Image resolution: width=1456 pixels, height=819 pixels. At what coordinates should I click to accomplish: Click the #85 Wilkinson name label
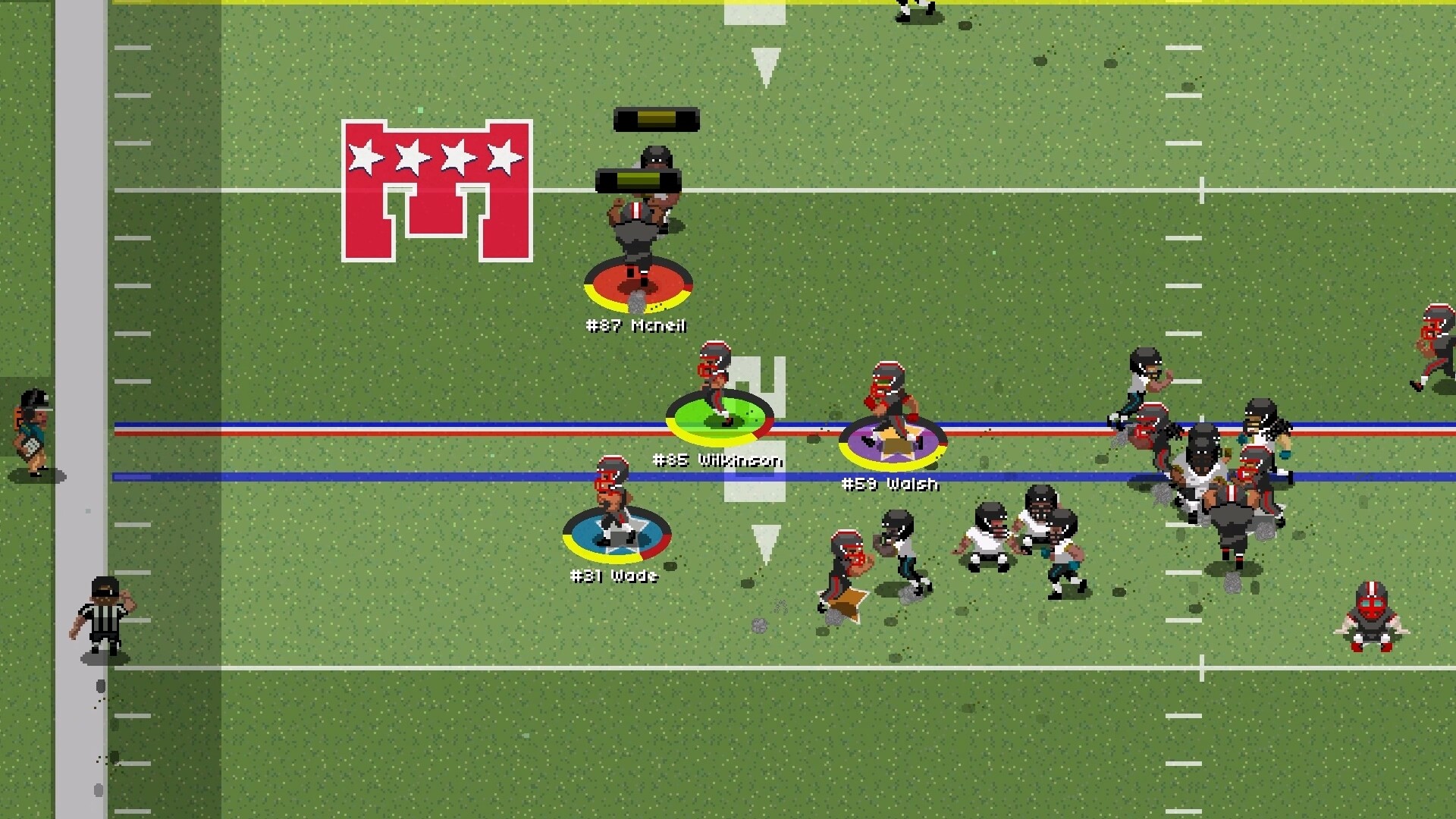(717, 459)
